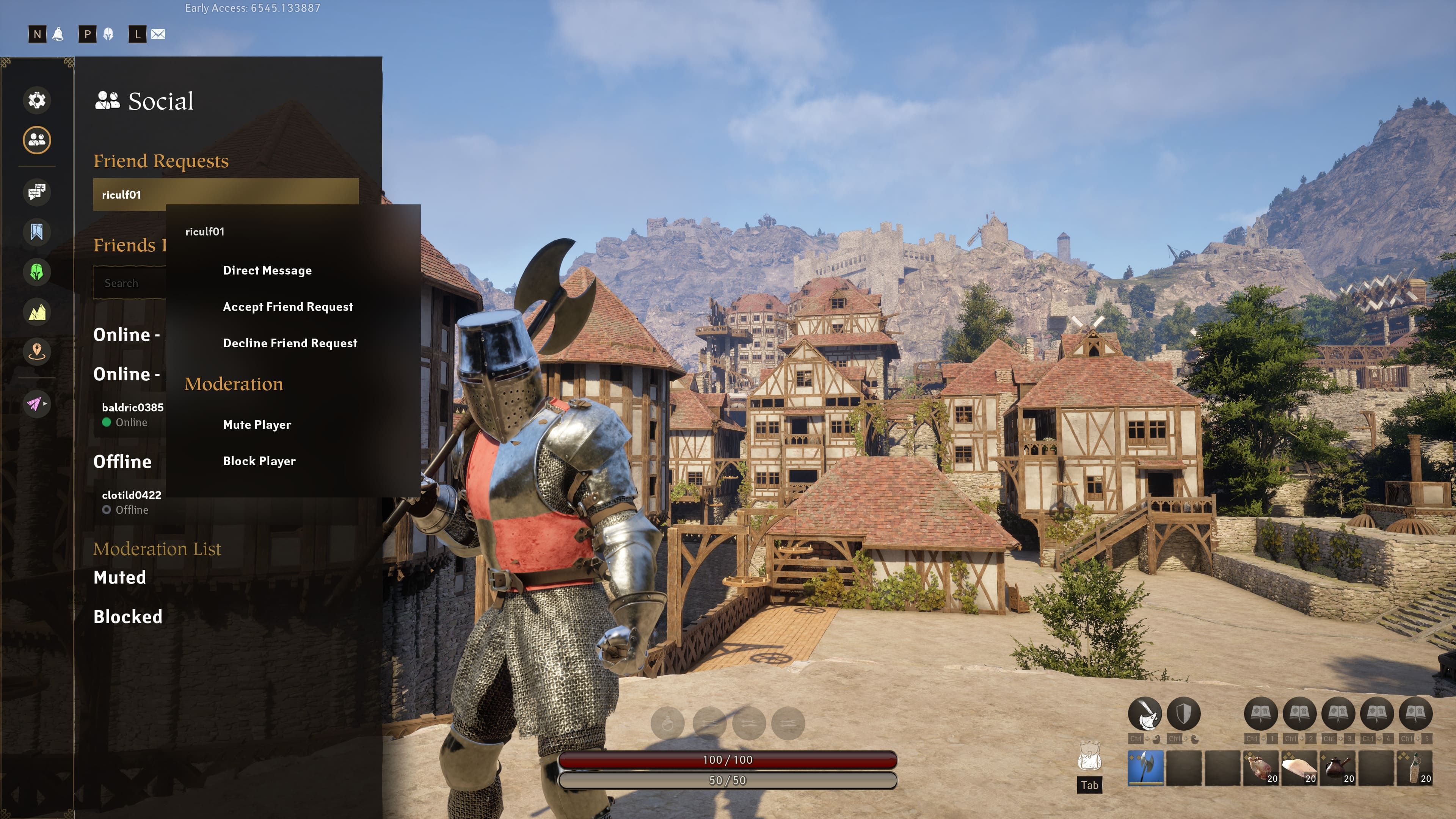
Task: Choose Mute Player in Moderation
Action: (257, 425)
